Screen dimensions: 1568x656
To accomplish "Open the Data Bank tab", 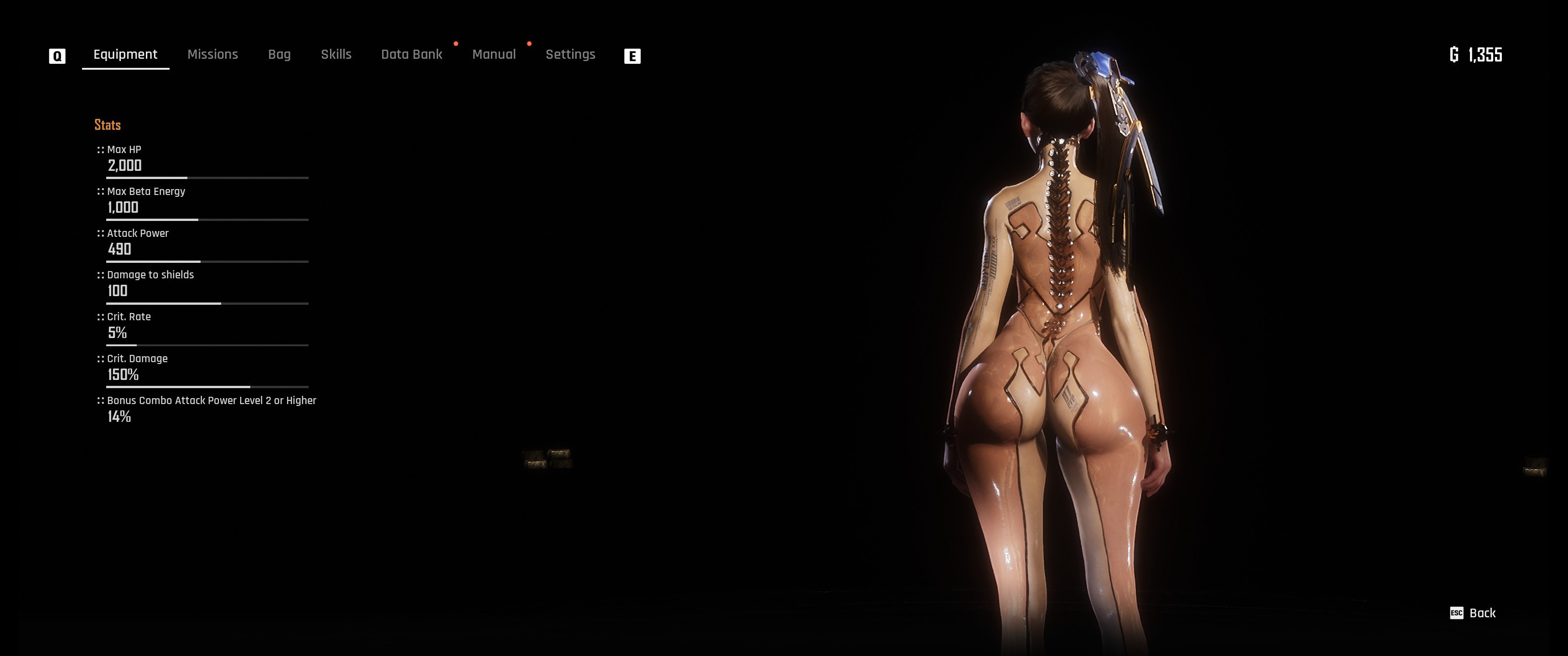I will pos(412,55).
